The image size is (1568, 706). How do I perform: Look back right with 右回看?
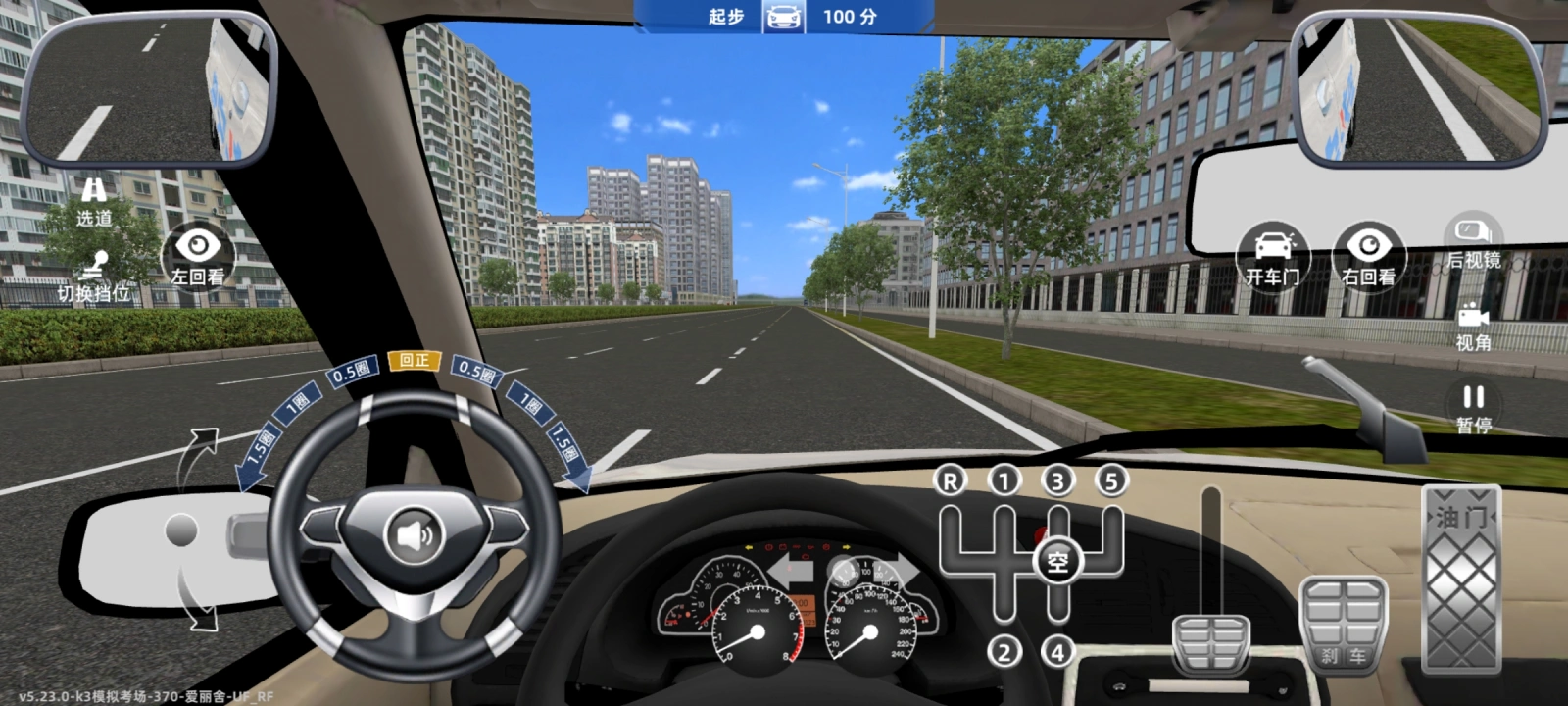point(1368,255)
